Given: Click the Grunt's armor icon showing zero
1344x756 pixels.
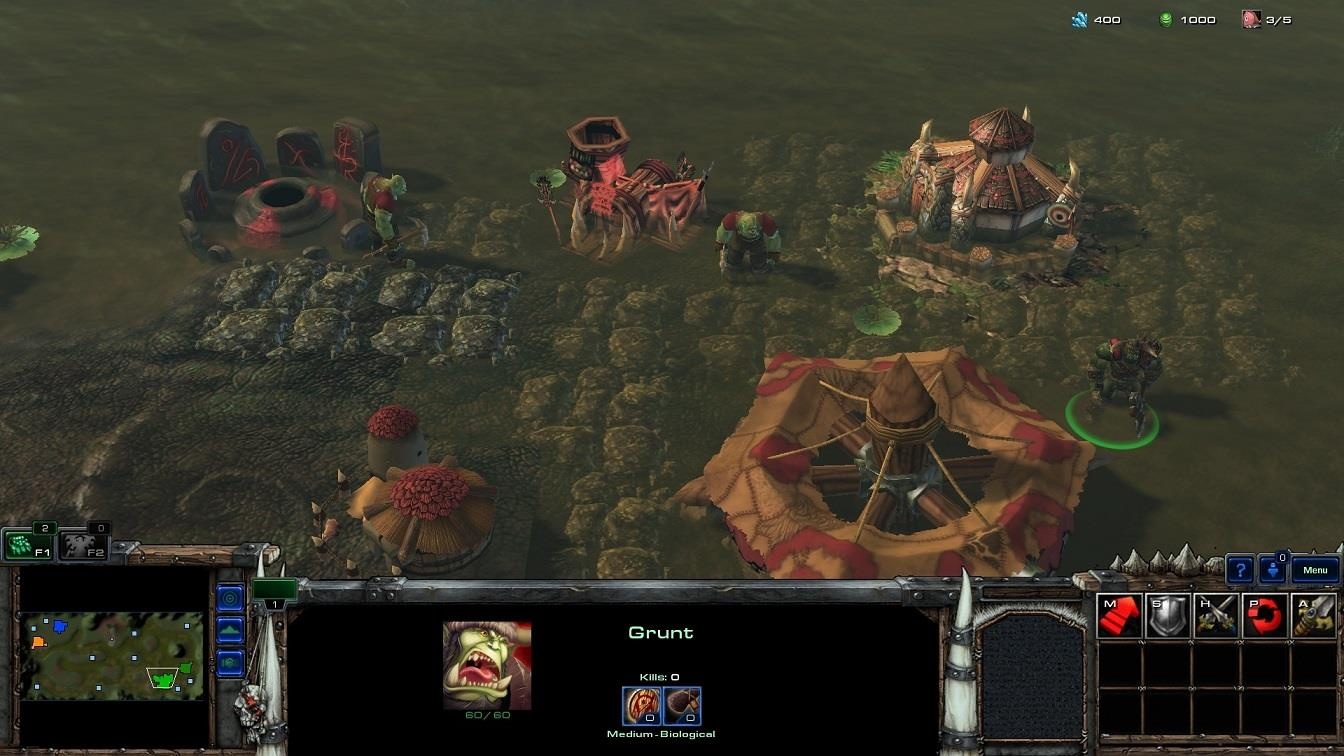Looking at the screenshot, I should (x=681, y=703).
